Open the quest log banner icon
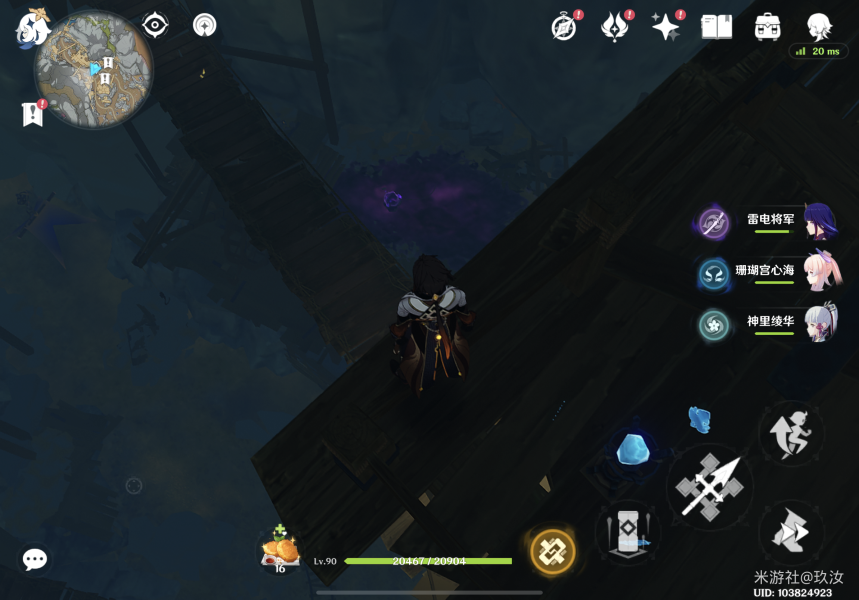 pos(32,114)
